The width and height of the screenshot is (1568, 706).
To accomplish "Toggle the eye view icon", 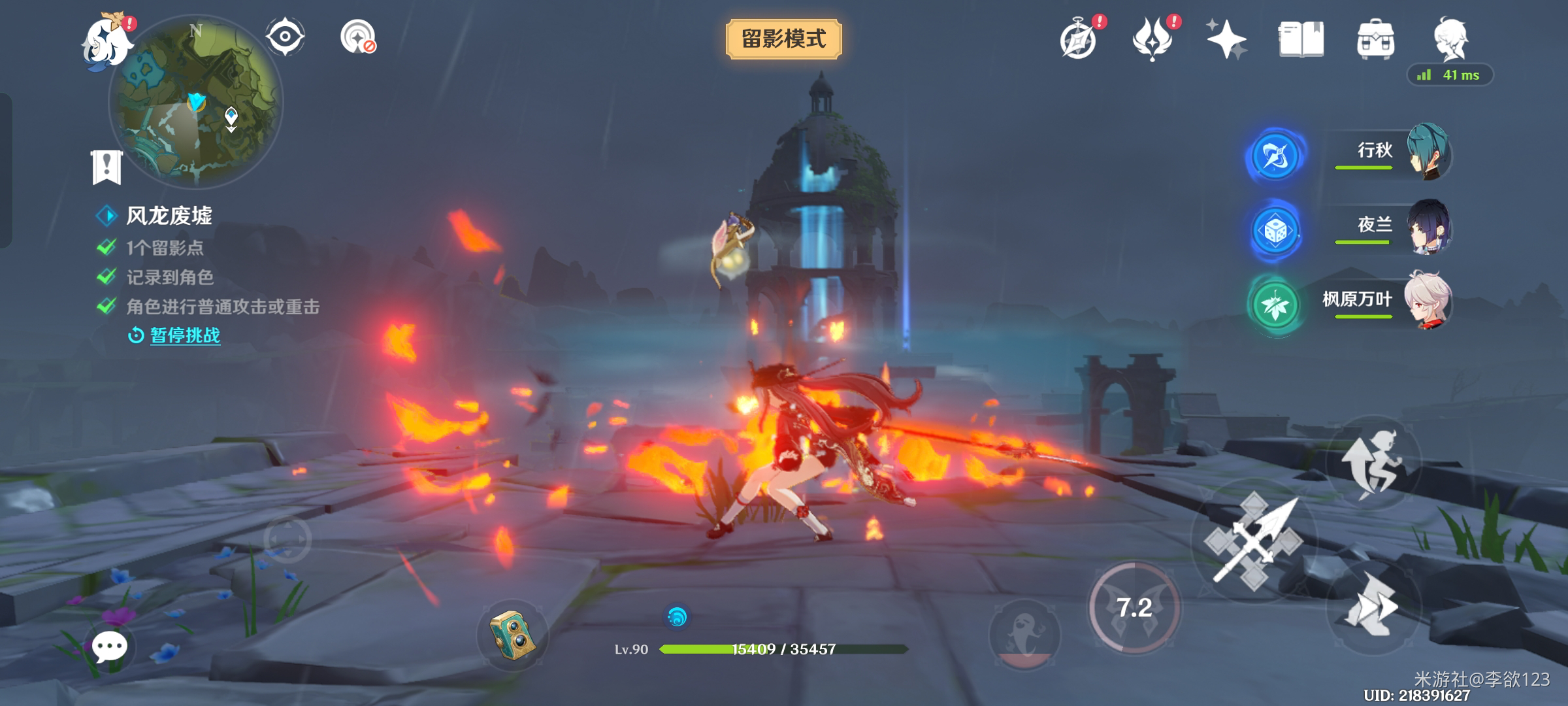I will pos(286,37).
